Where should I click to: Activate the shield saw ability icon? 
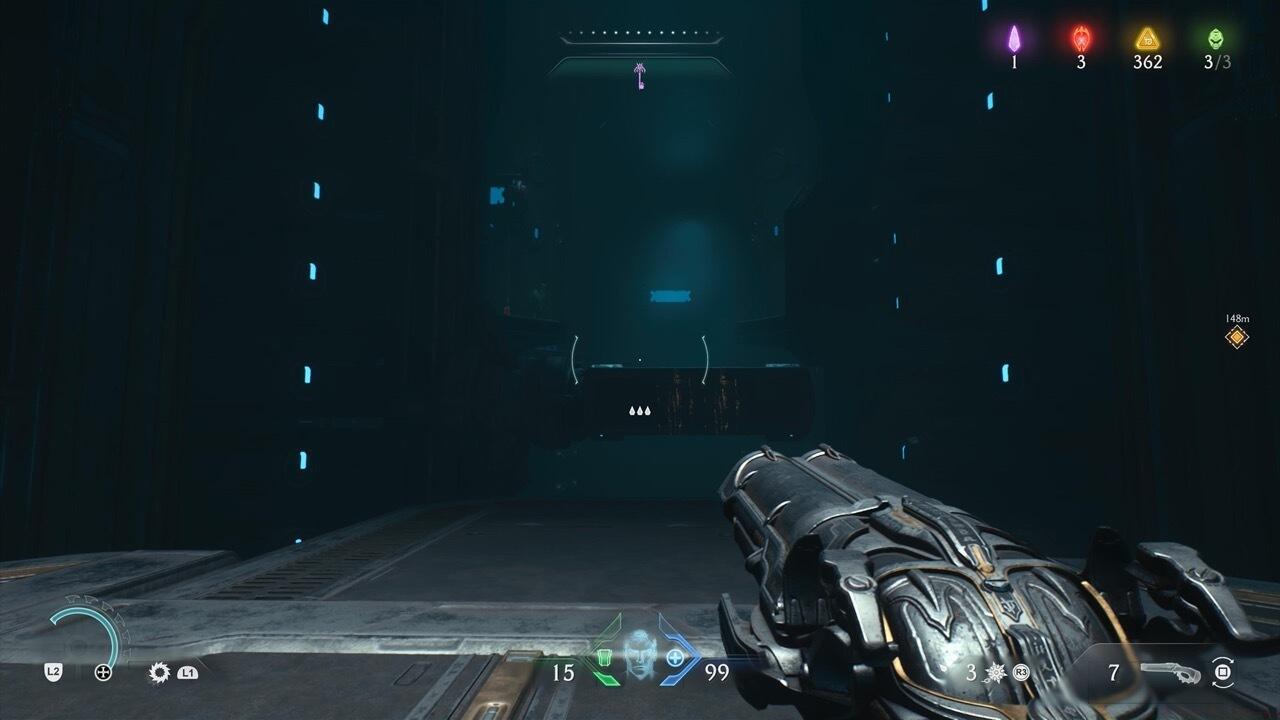159,673
